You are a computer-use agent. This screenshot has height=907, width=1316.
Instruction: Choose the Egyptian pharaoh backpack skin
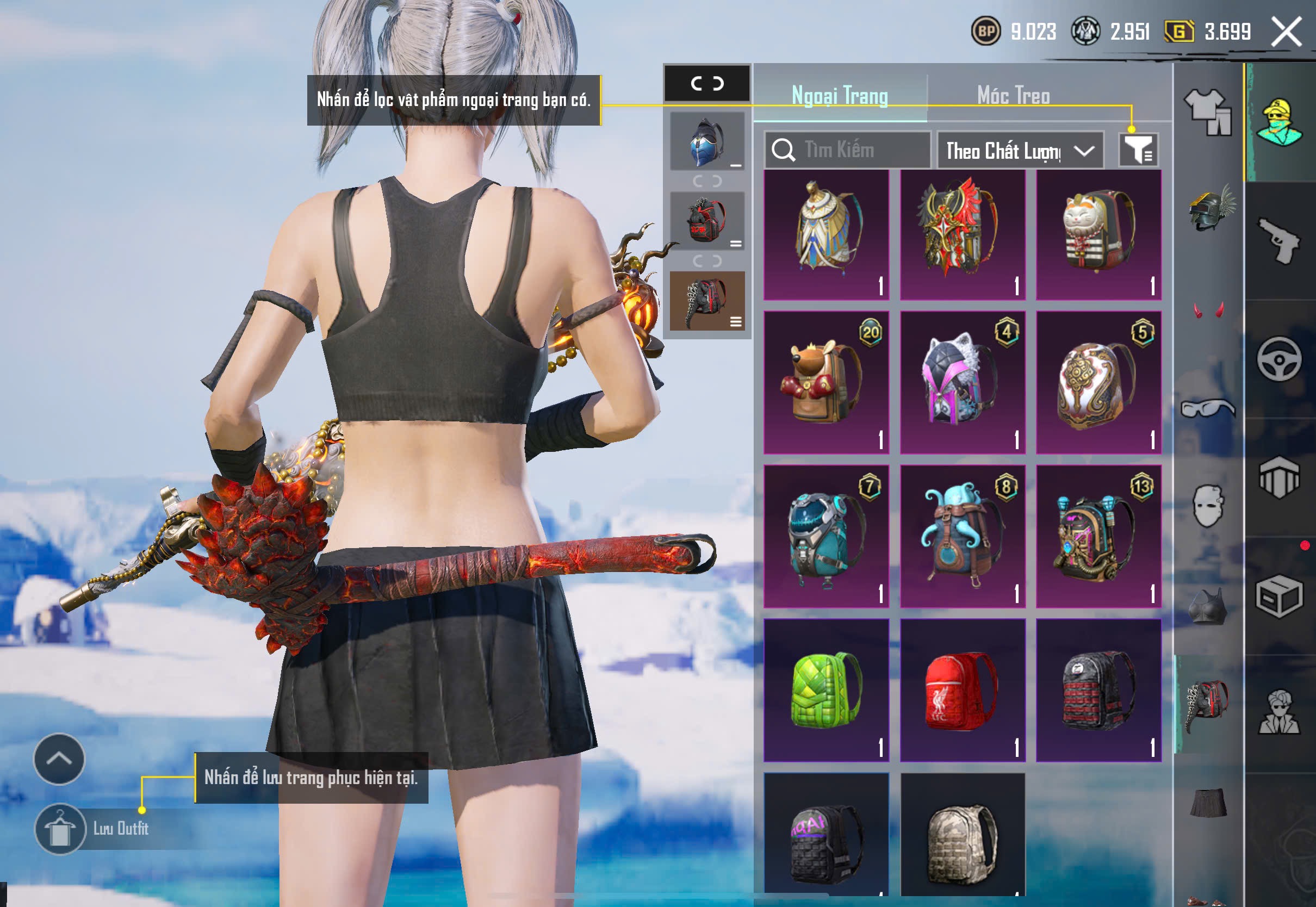pyautogui.click(x=825, y=234)
